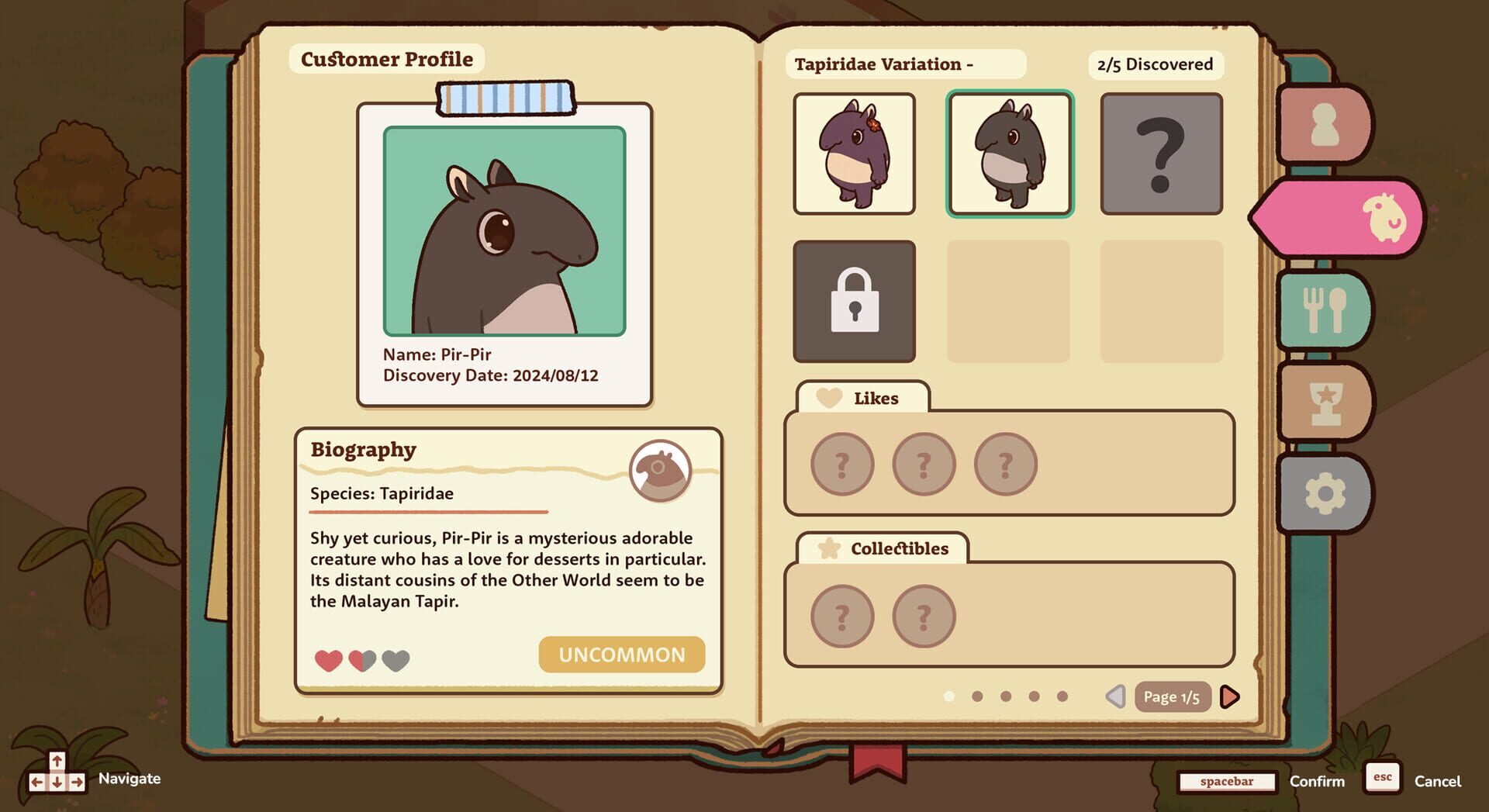Go back using the gray left page arrow

[x=1117, y=696]
